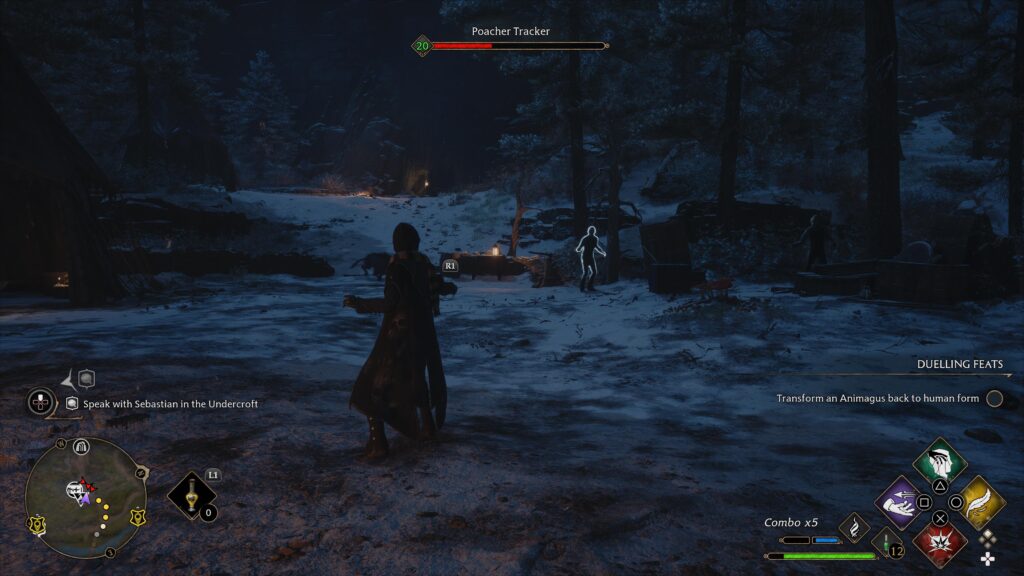This screenshot has width=1024, height=576.
Task: Click the yellow shield marker right of minimap
Action: 137,517
